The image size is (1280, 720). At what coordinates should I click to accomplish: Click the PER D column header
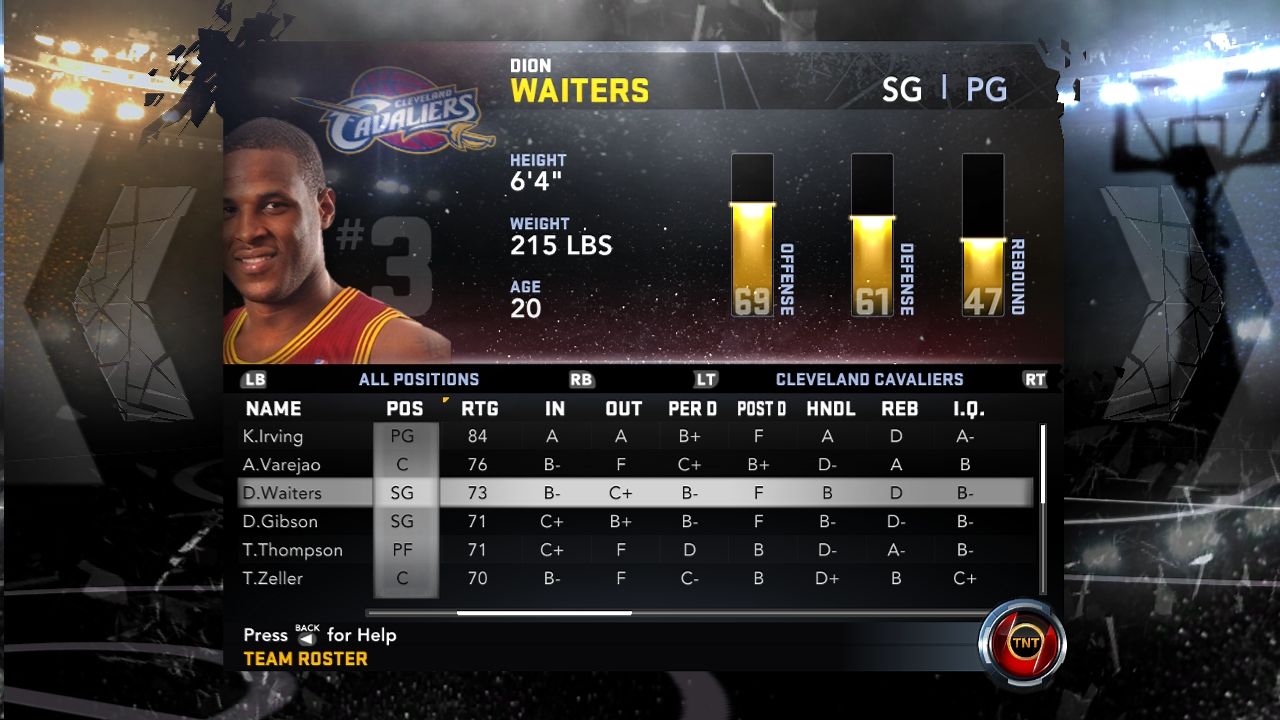[692, 408]
